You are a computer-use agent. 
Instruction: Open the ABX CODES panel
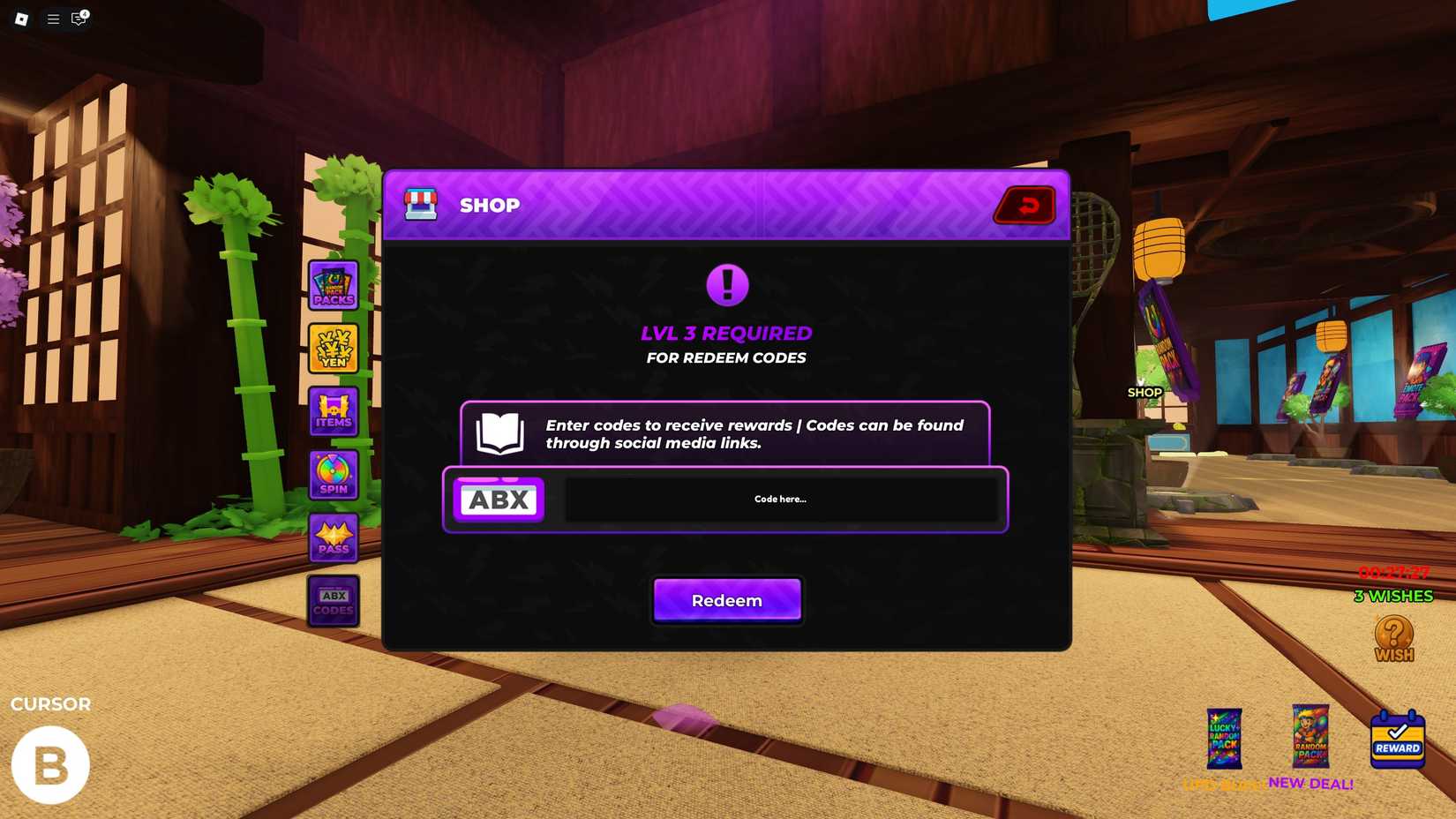point(333,601)
